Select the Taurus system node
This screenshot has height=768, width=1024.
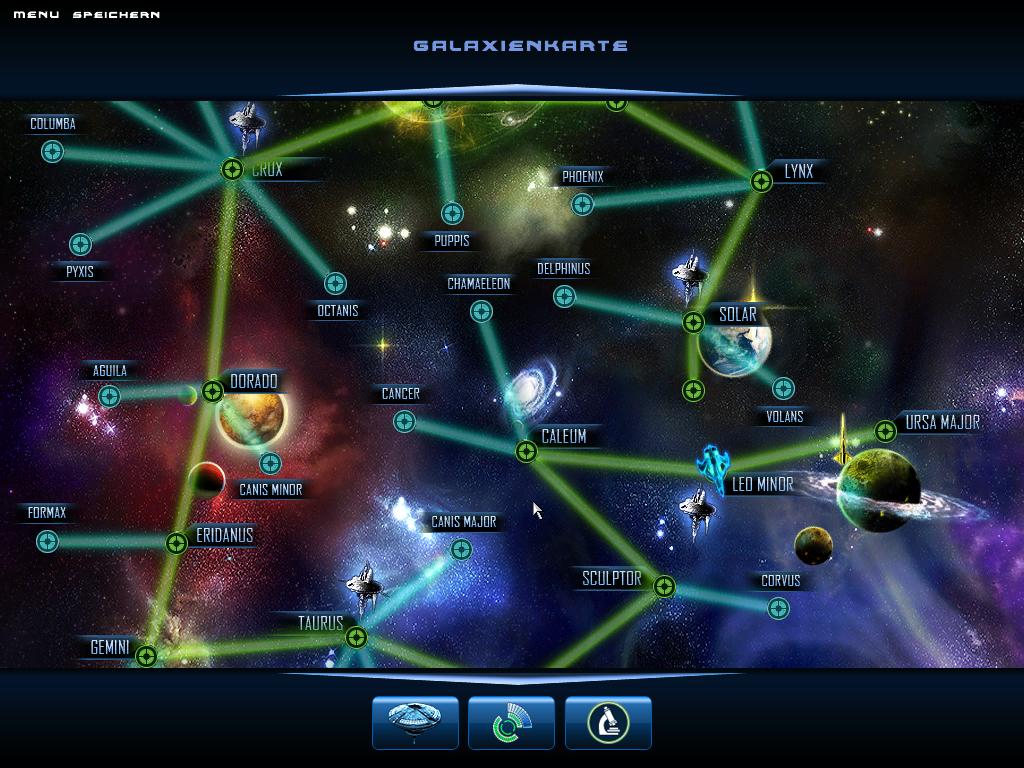click(x=356, y=637)
